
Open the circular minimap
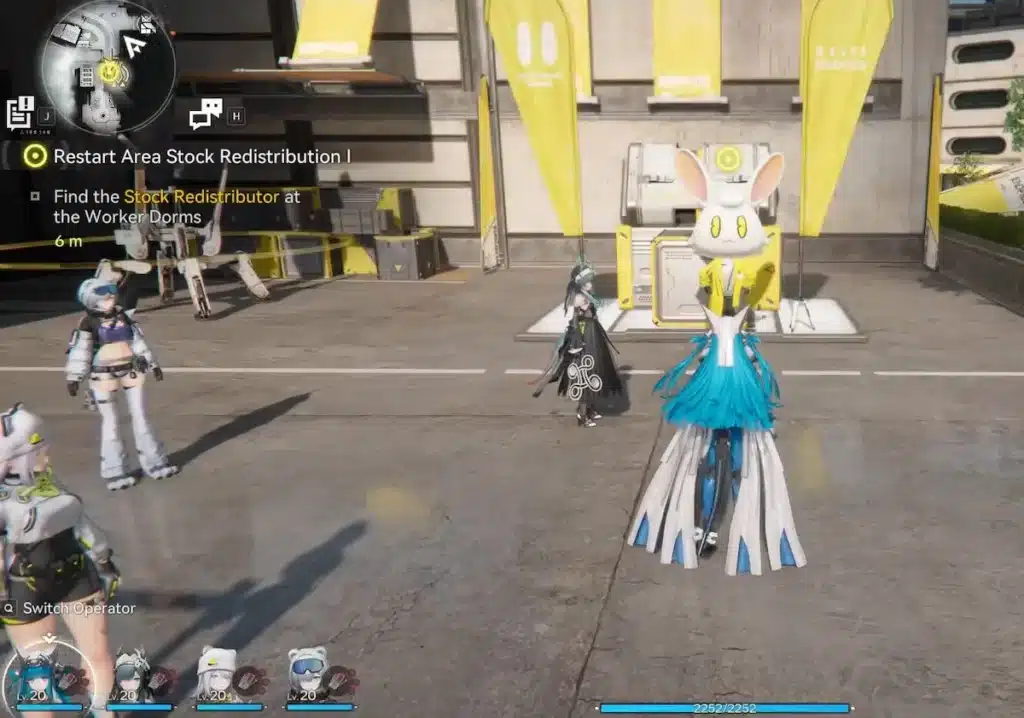pos(107,67)
